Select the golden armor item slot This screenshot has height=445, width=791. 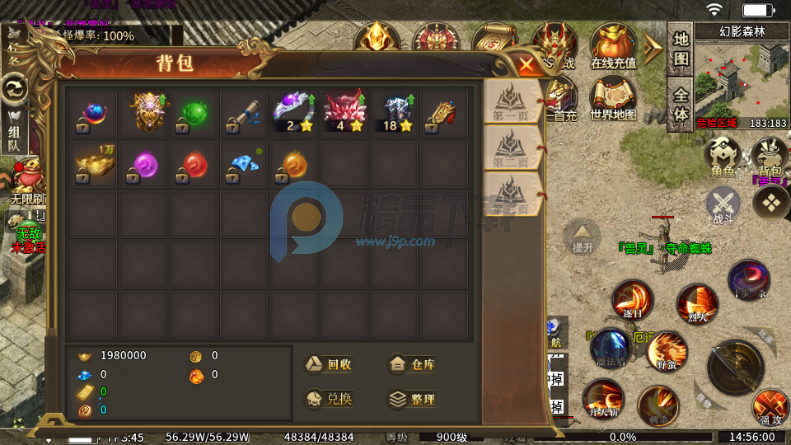[145, 114]
